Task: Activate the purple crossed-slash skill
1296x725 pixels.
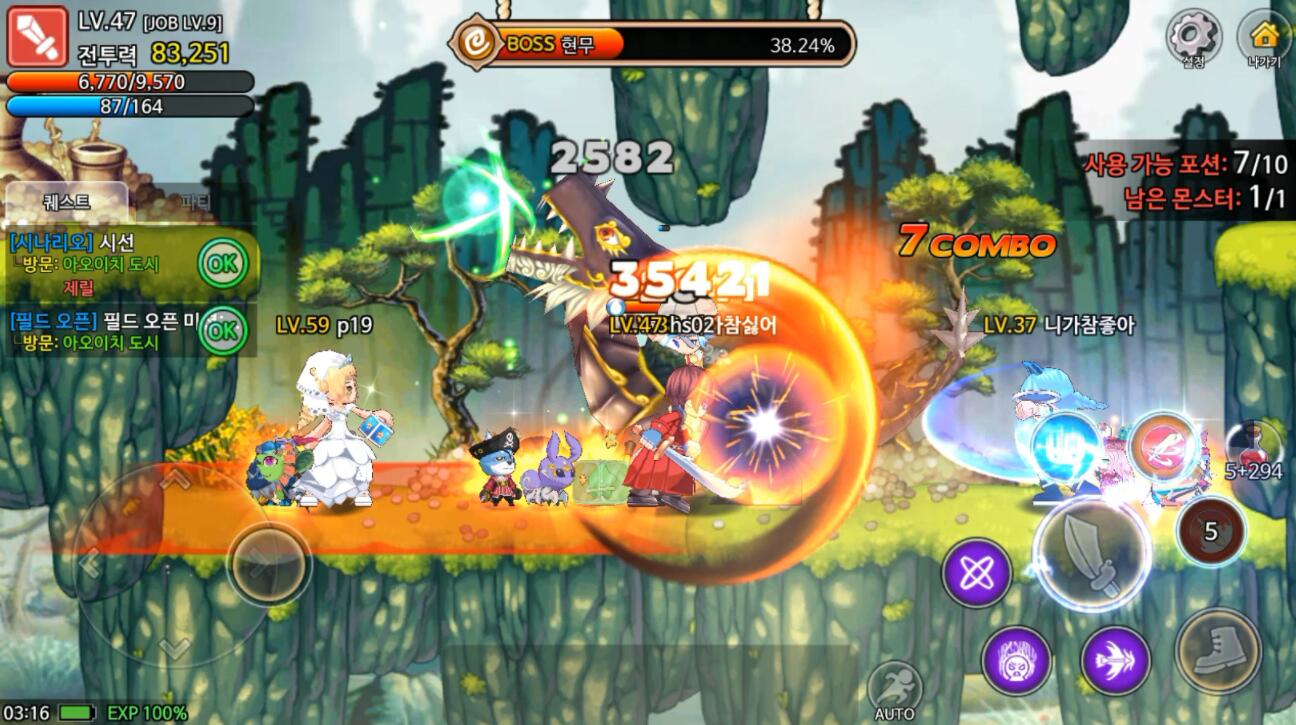Action: coord(976,573)
